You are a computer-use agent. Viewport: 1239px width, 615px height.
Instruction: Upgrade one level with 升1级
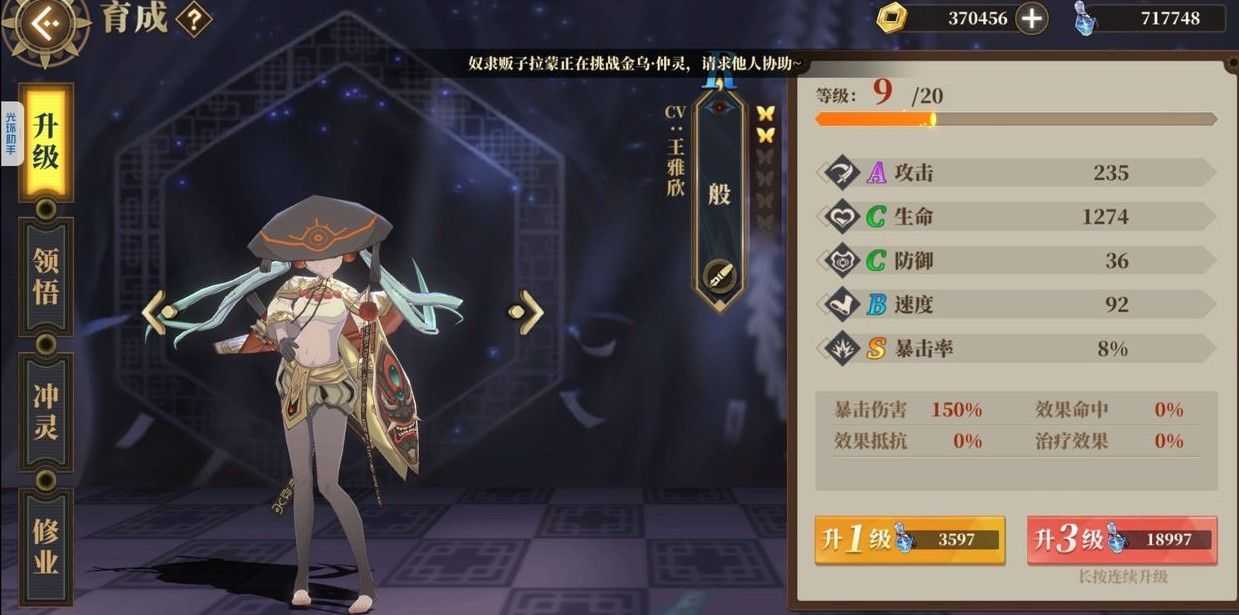[x=909, y=540]
